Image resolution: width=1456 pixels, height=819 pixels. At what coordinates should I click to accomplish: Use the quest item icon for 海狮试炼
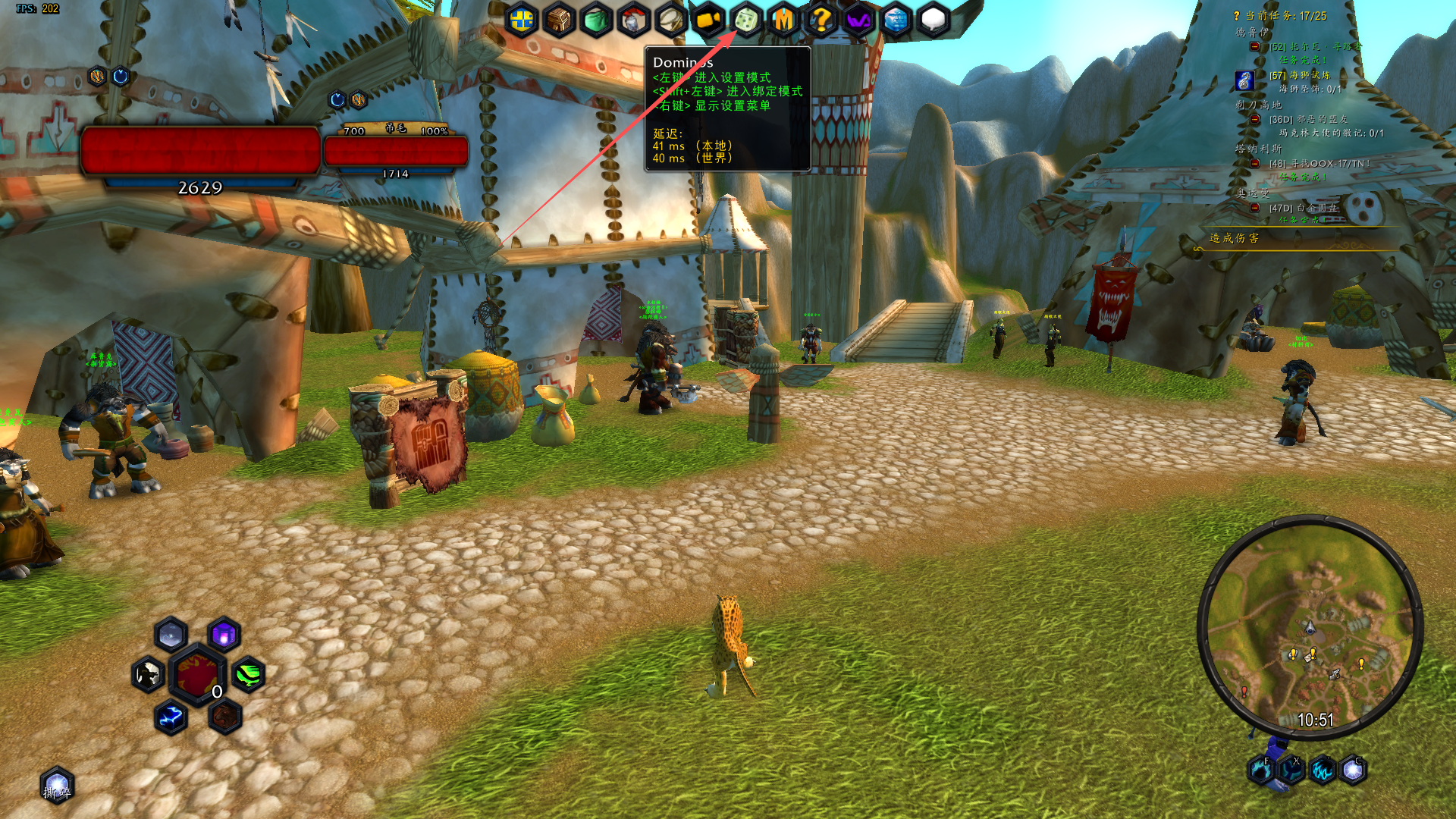tap(1244, 80)
